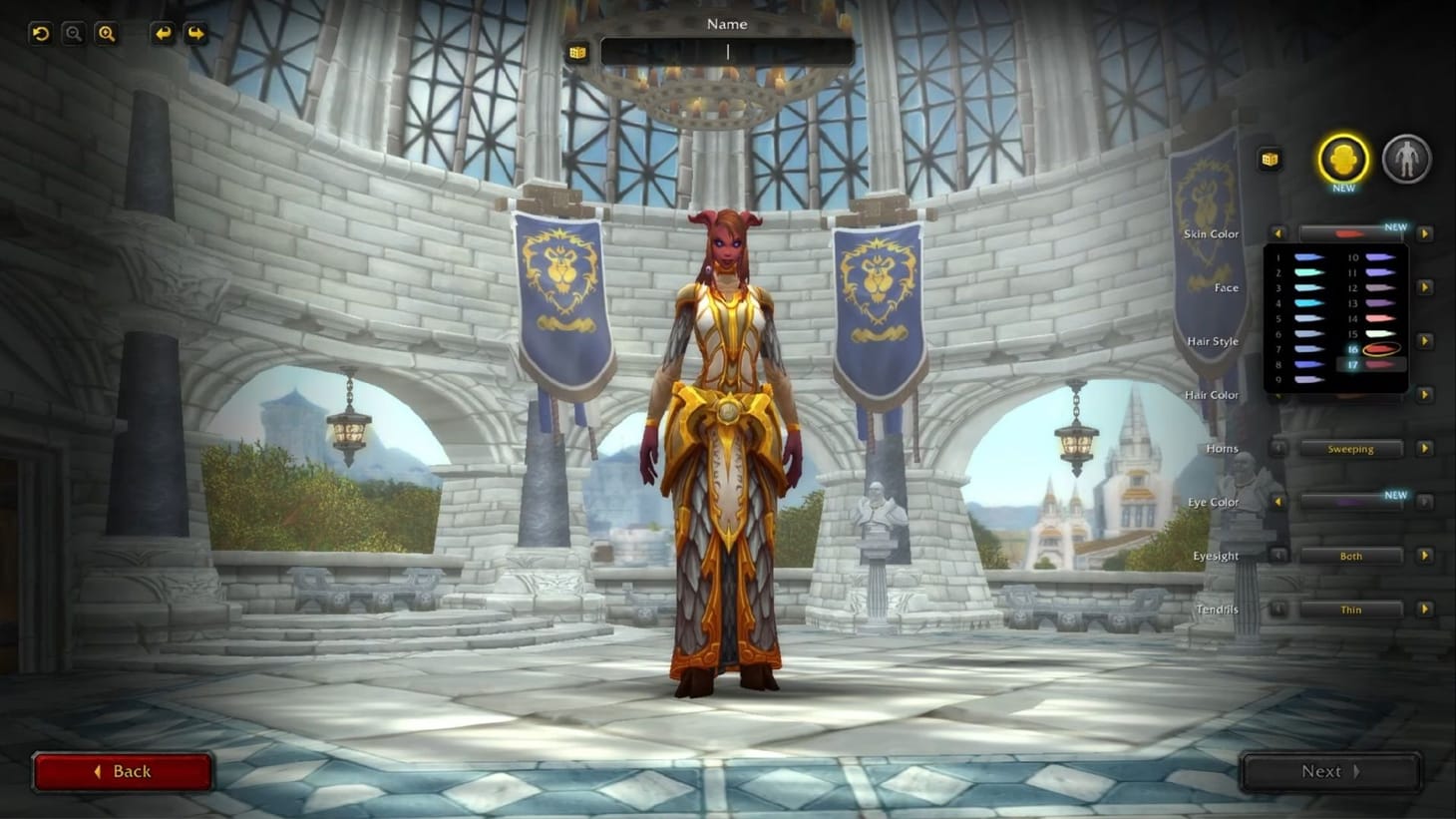Randomize appearance using the dice icon above Skin Color
1456x819 pixels.
[1269, 158]
